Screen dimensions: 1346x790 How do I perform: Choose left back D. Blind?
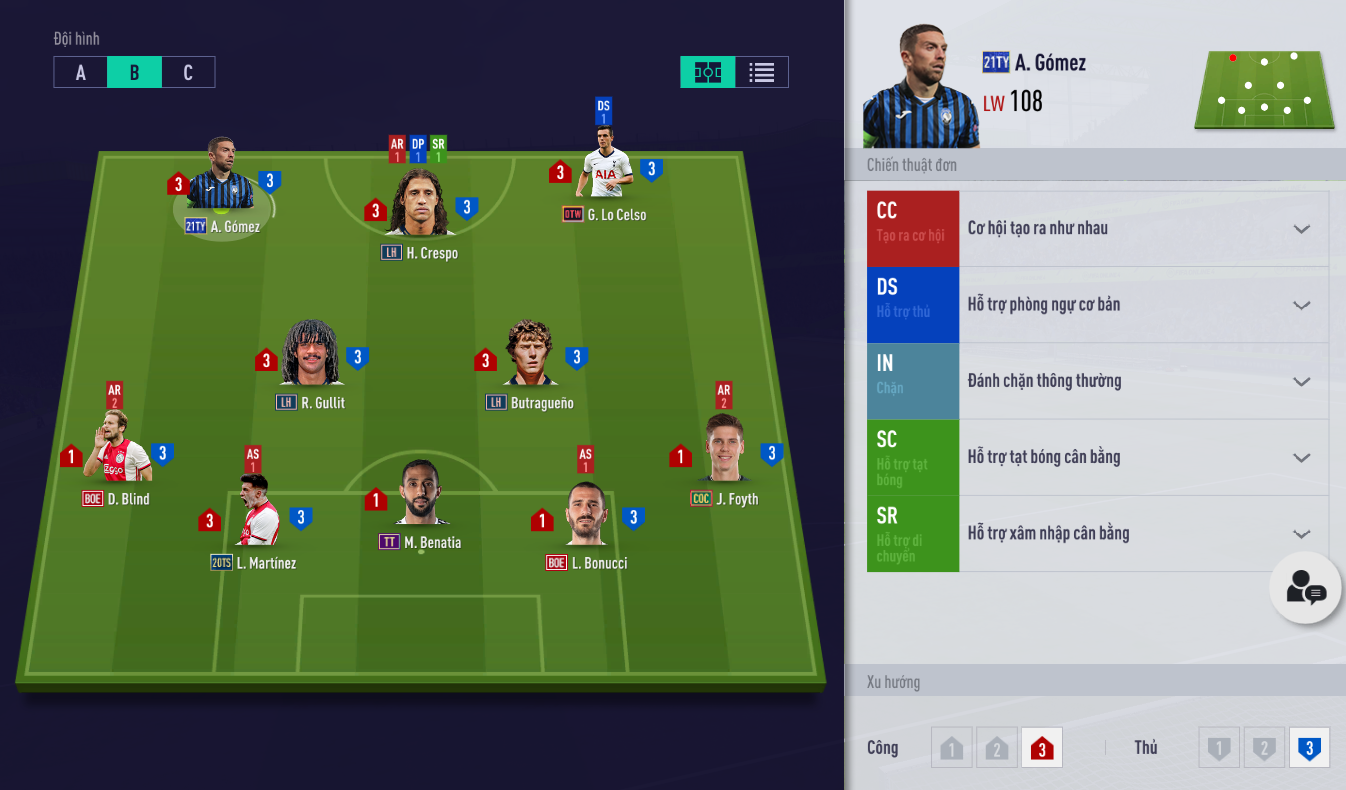117,450
